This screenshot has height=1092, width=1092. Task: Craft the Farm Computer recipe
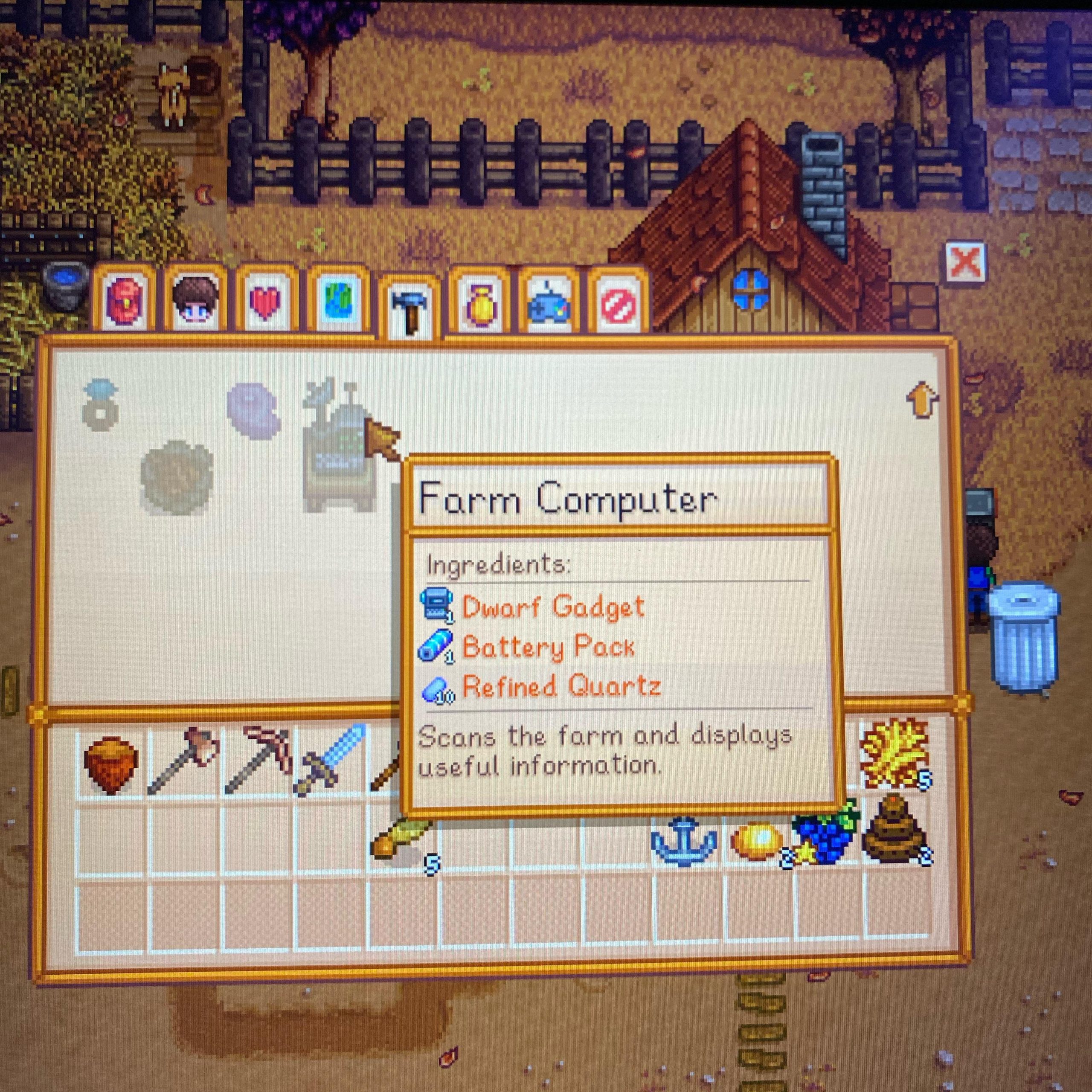click(337, 447)
